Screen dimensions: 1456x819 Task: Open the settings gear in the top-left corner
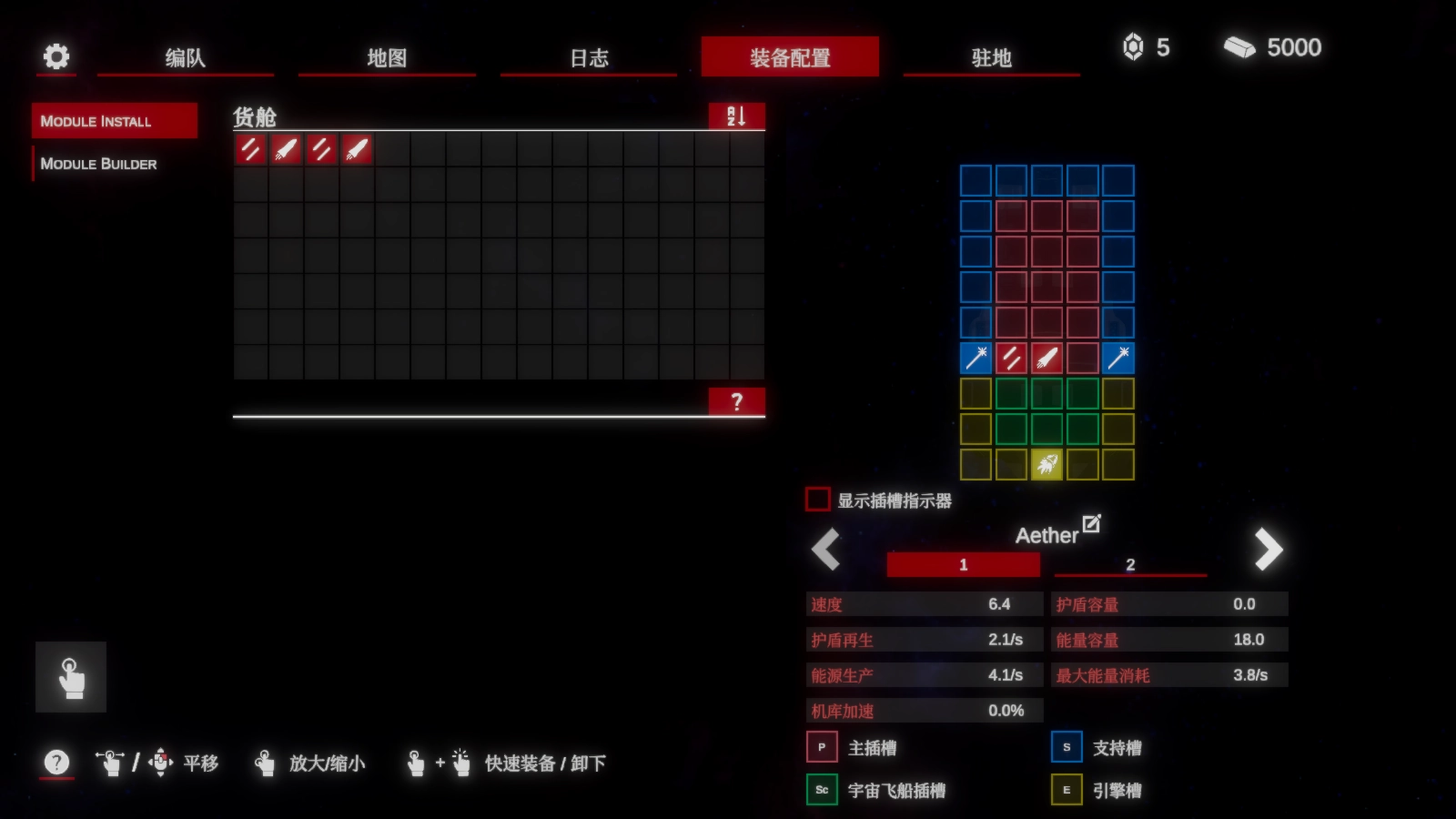pos(56,56)
